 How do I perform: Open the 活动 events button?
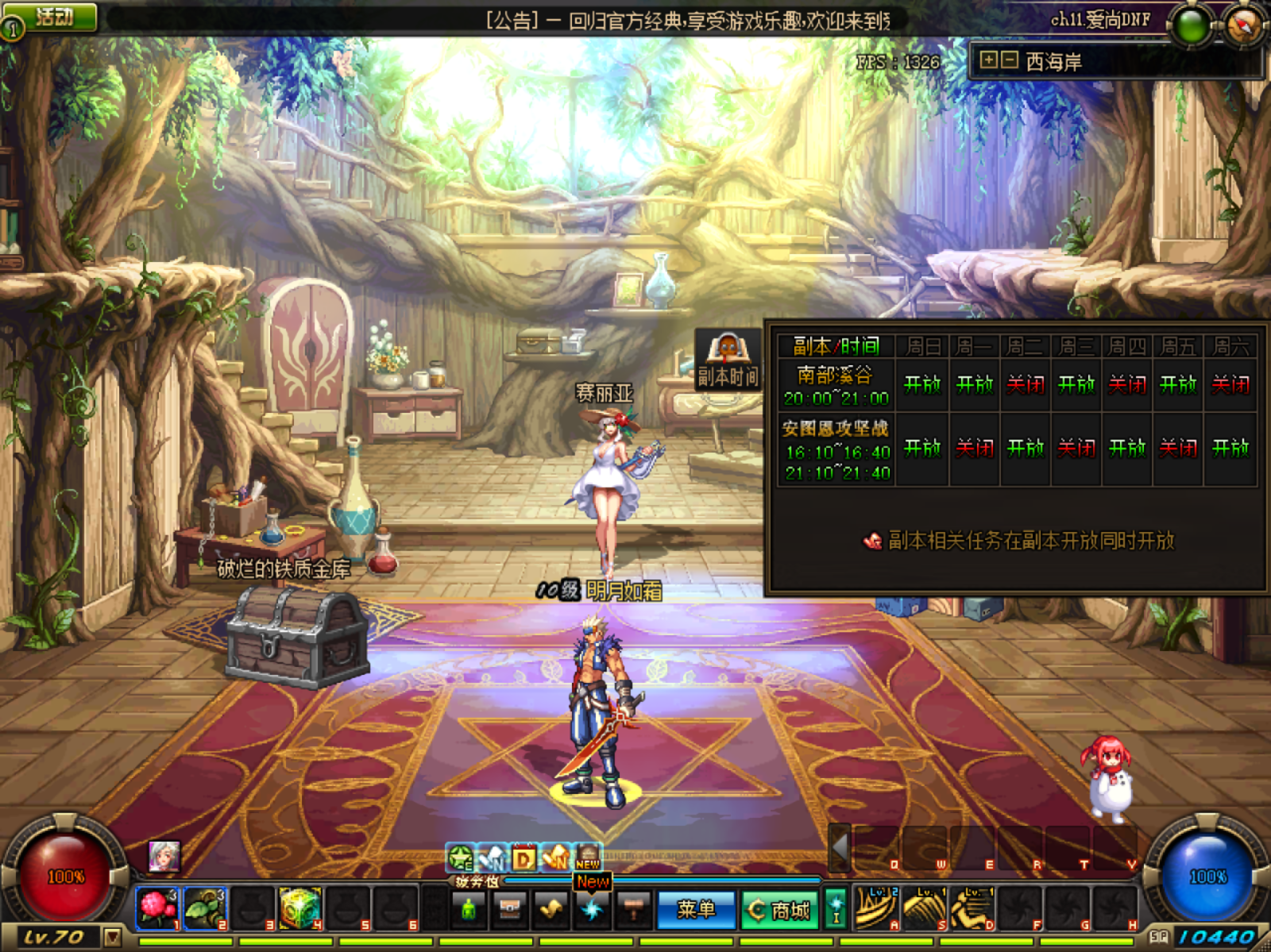52,17
